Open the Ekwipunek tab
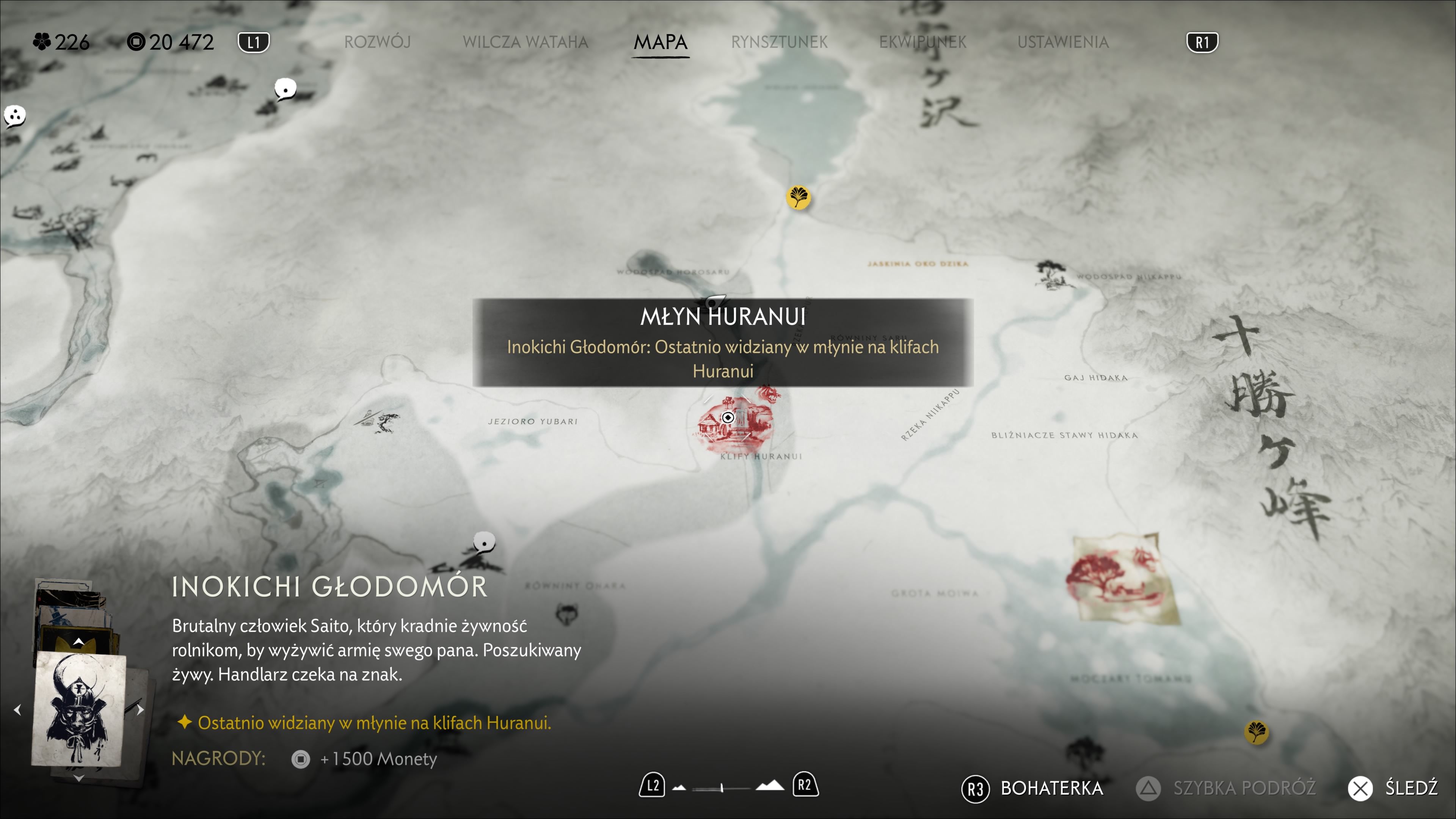The width and height of the screenshot is (1456, 819). [x=922, y=42]
